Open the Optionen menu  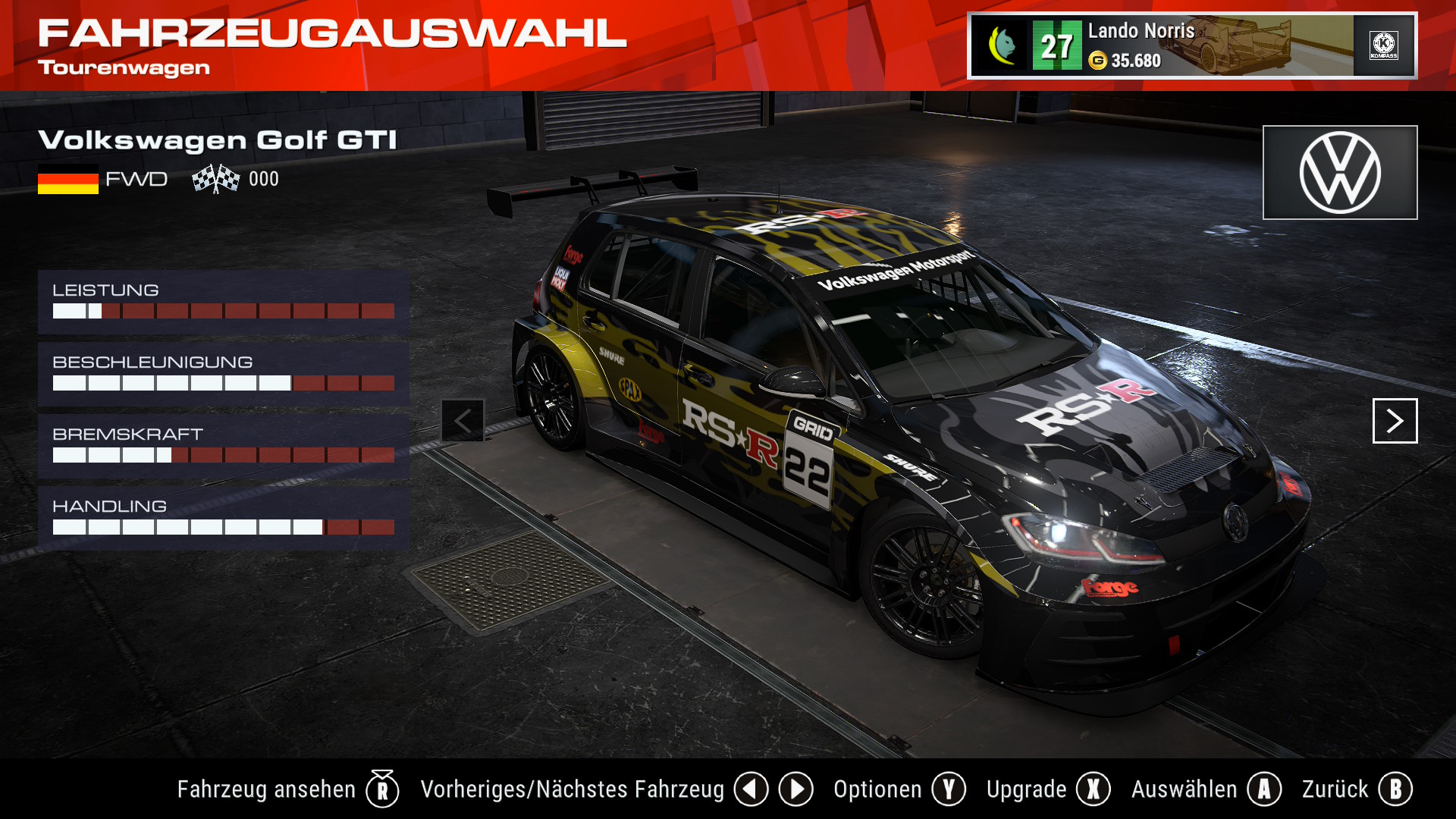tap(899, 789)
